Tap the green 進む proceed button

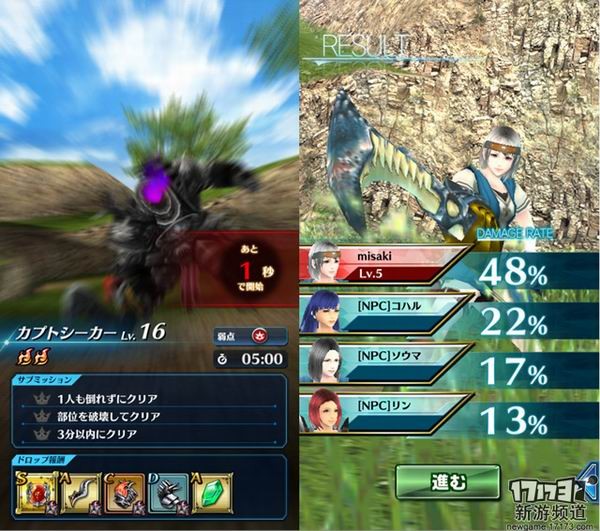(x=447, y=482)
